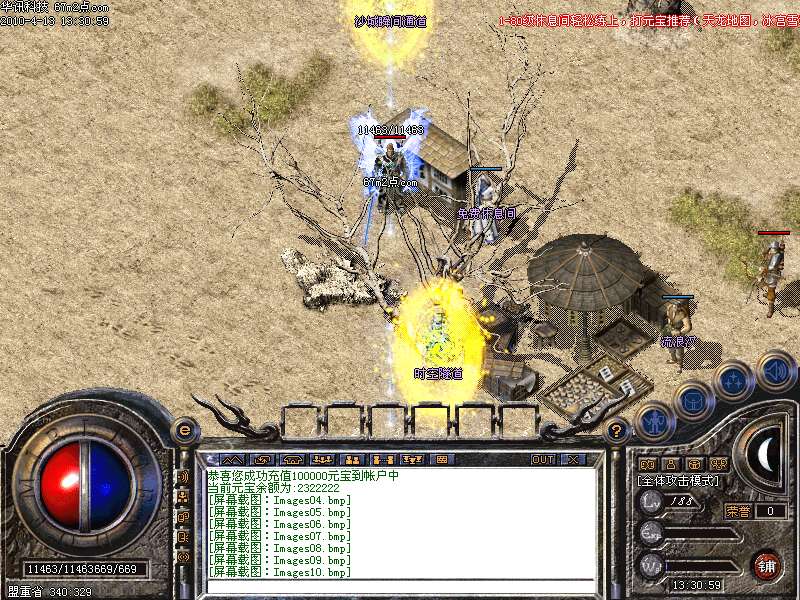
Task: Close the chat panel with the X button
Action: [x=573, y=459]
